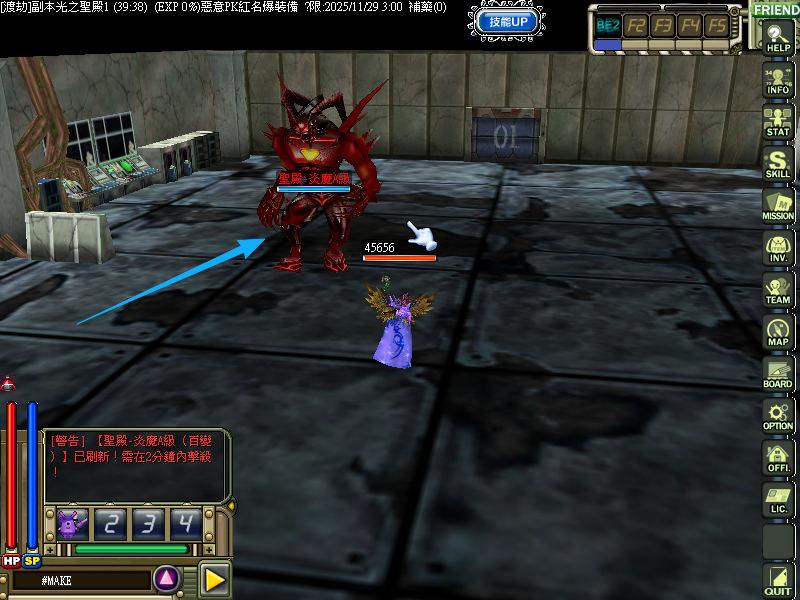Screen dimensions: 800x600
Task: Open the BOARD
Action: coord(778,372)
